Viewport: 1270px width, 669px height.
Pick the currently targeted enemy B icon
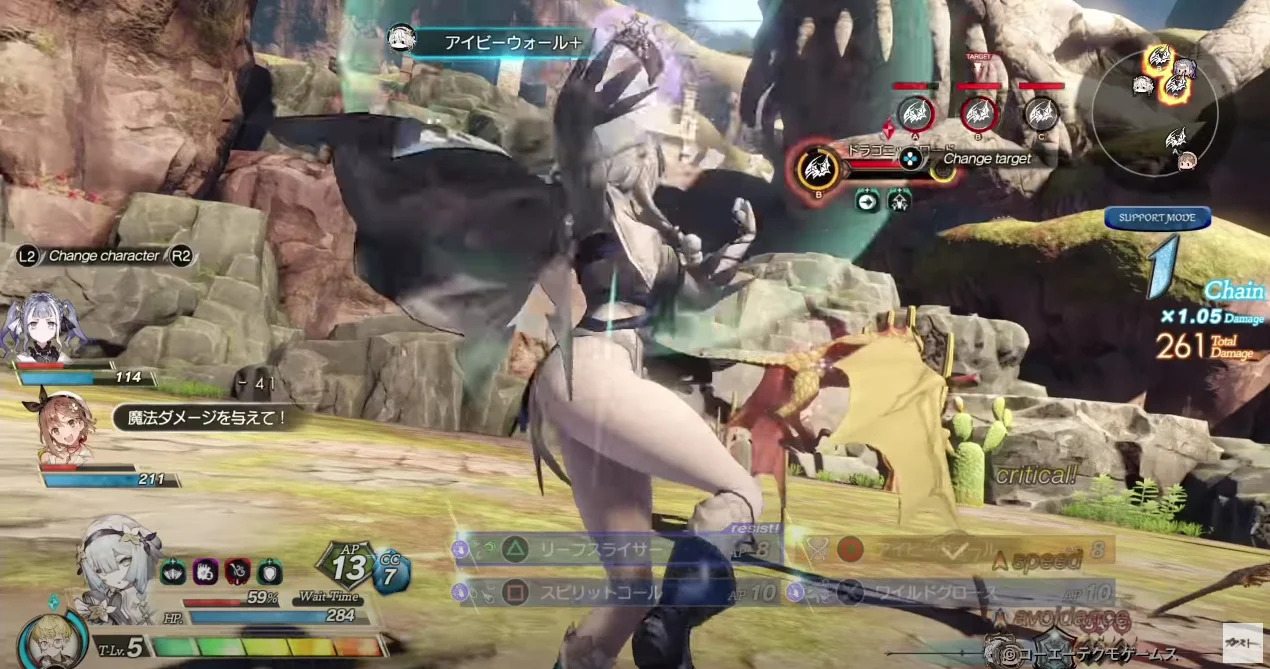(x=817, y=168)
